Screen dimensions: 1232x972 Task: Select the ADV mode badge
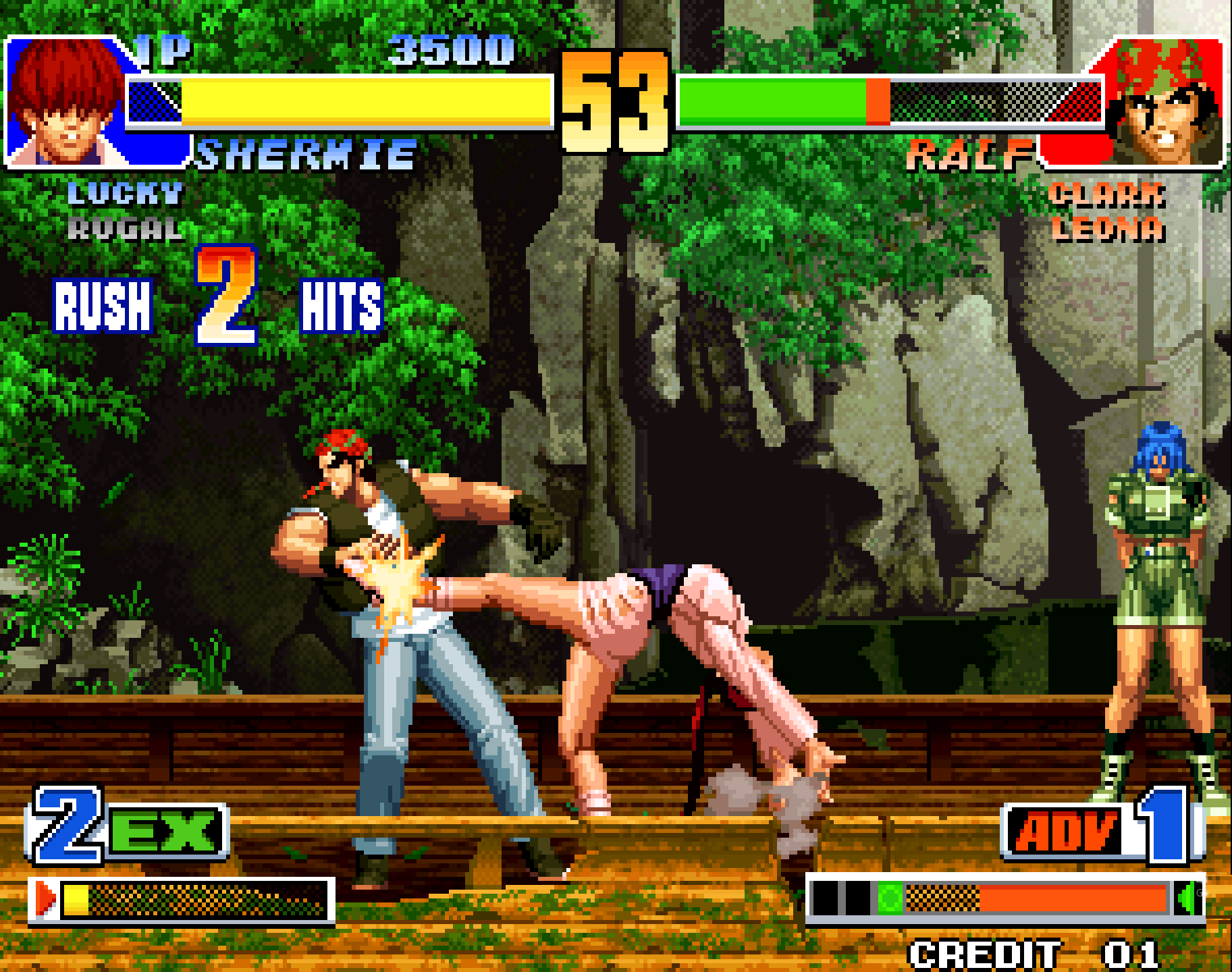(1065, 832)
